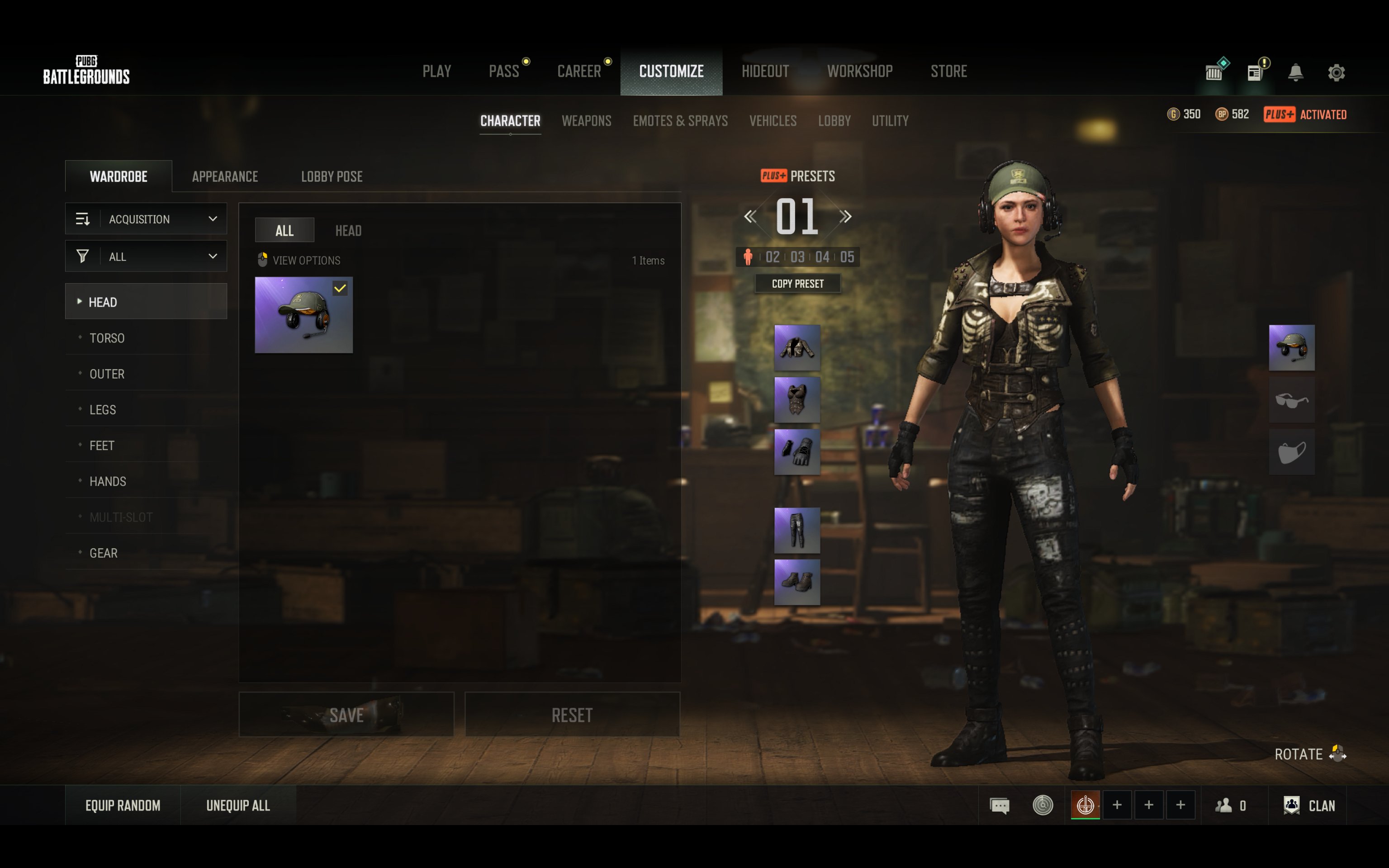Screen dimensions: 1389x868
Task: Choose the Torso wardrobe category
Action: coord(107,338)
